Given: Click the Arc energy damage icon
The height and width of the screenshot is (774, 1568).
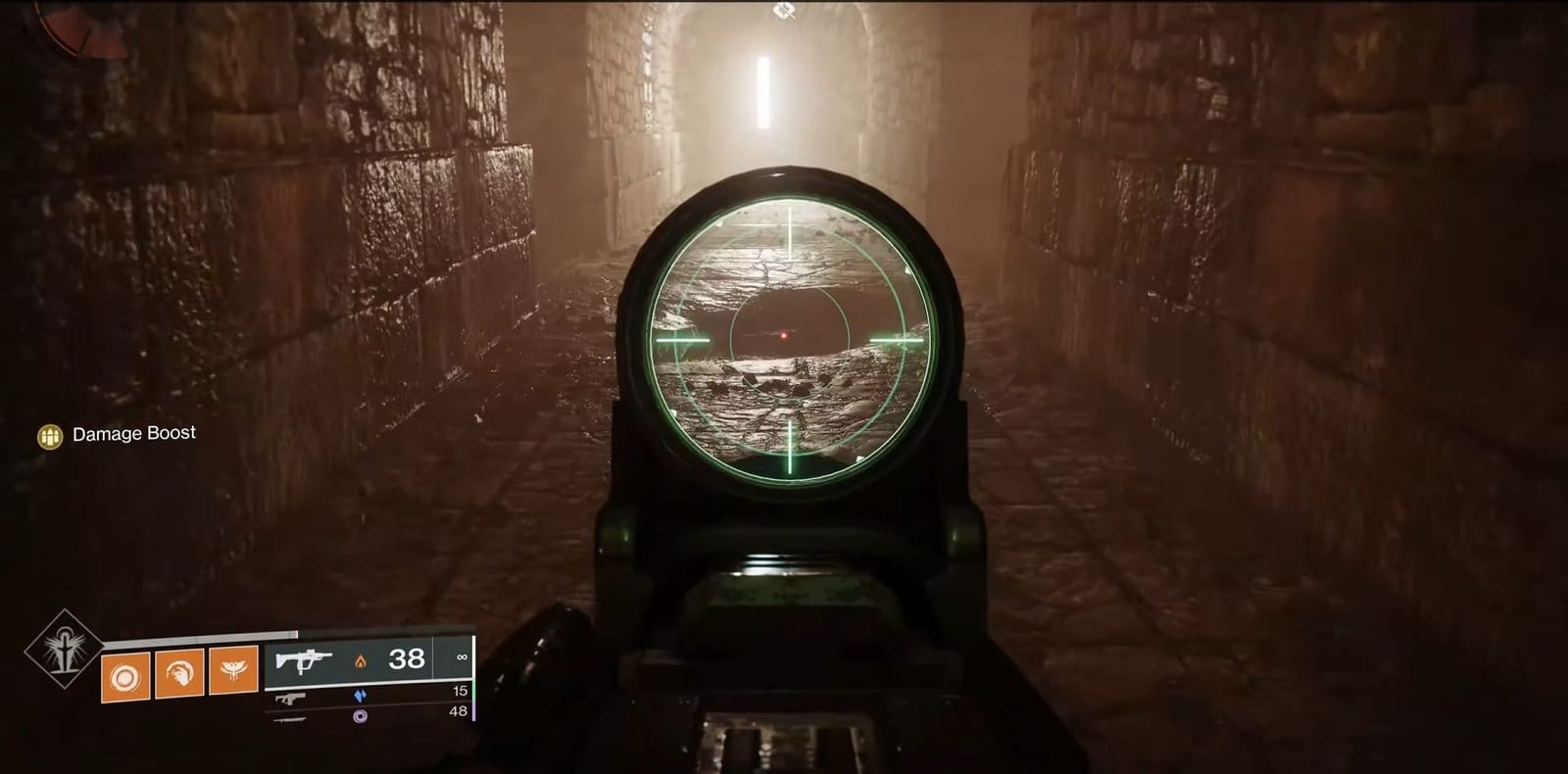Looking at the screenshot, I should 360,695.
